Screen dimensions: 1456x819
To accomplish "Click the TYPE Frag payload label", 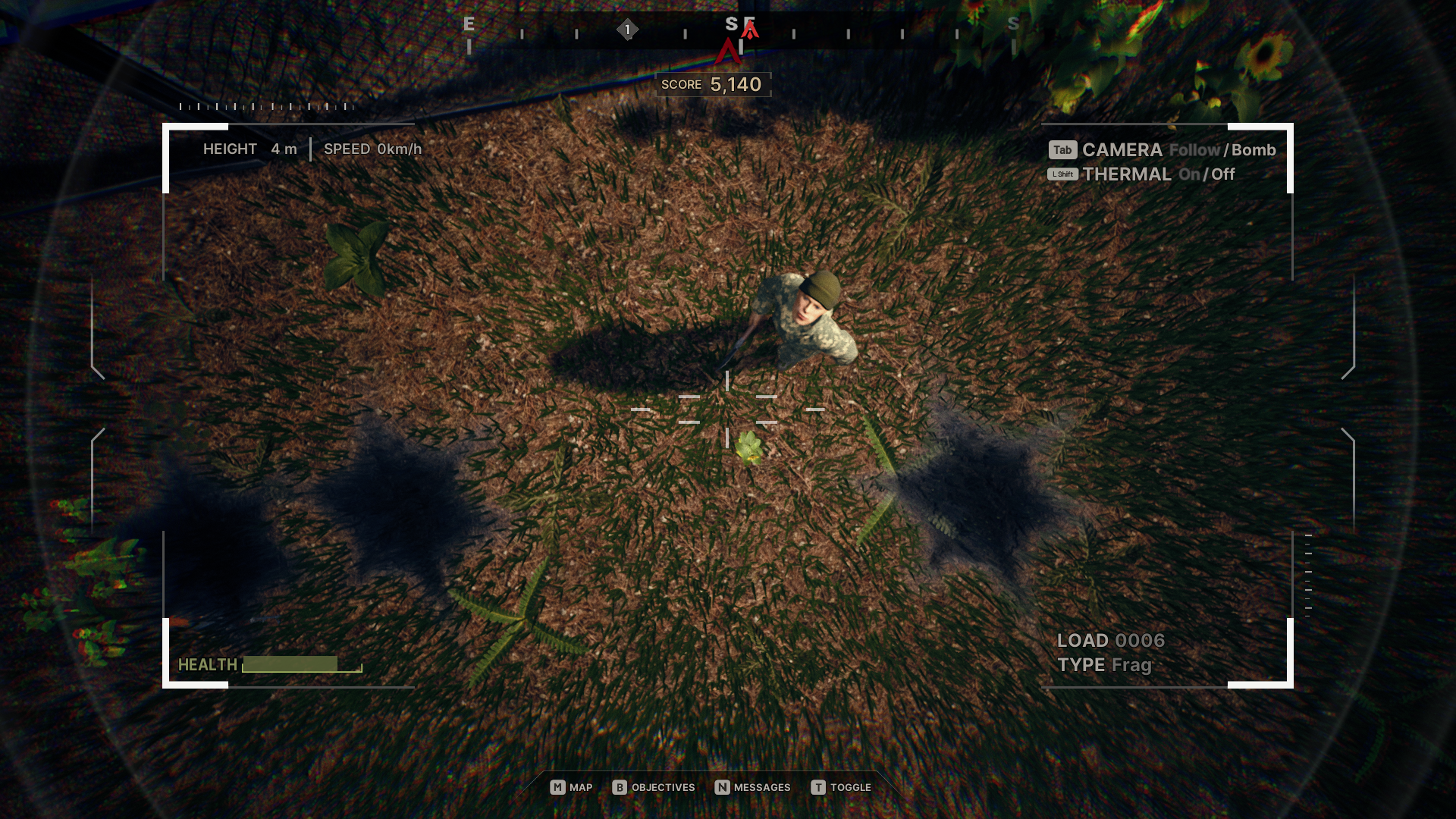I will coord(1105,664).
